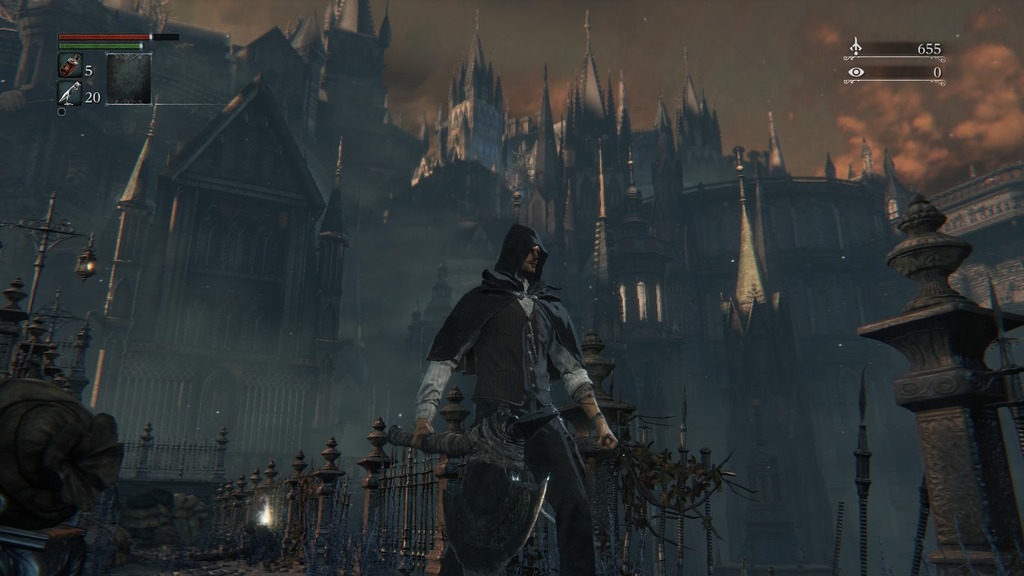
Task: Click the empty quick item slot
Action: [x=129, y=79]
